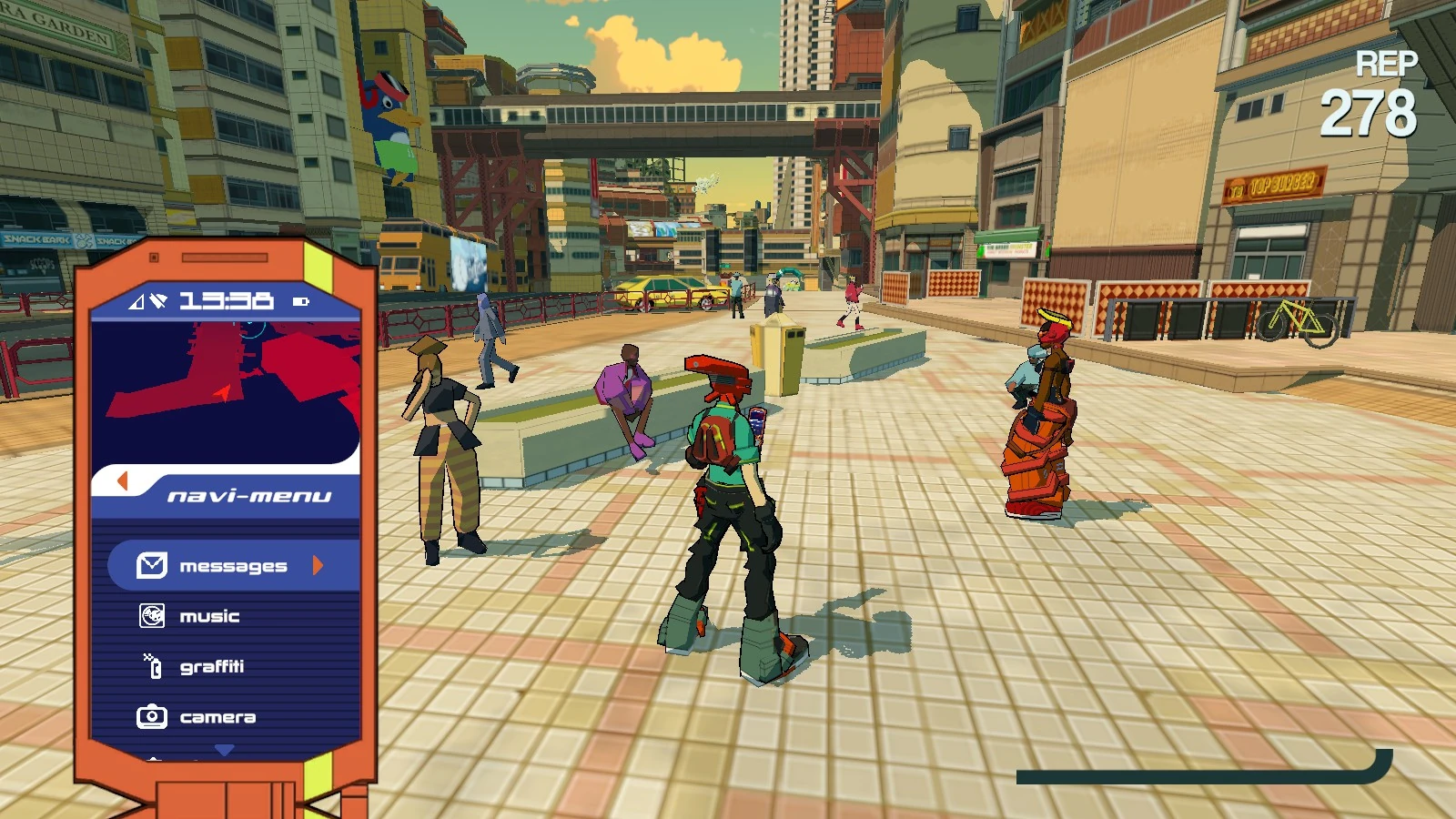
Task: Click the signal strength icon on the phone
Action: [x=135, y=301]
